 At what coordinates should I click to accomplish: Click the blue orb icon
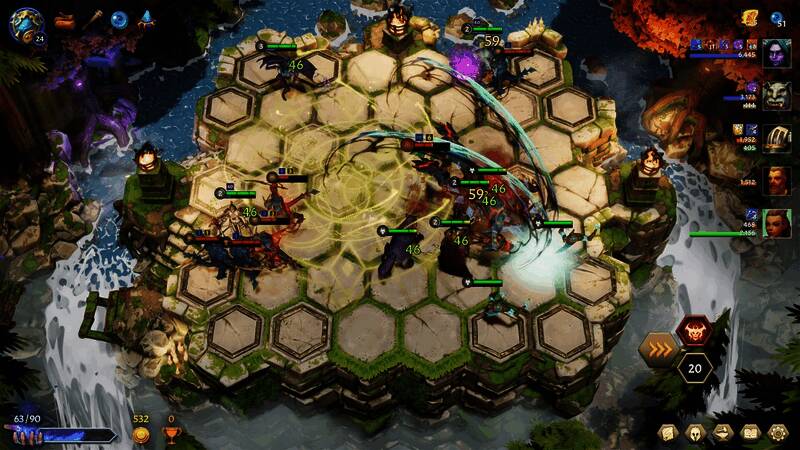(120, 18)
